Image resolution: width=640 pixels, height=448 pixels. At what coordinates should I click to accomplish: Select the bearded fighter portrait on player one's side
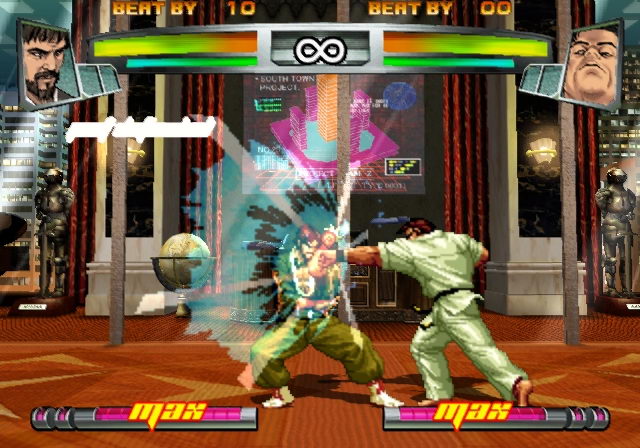46,61
